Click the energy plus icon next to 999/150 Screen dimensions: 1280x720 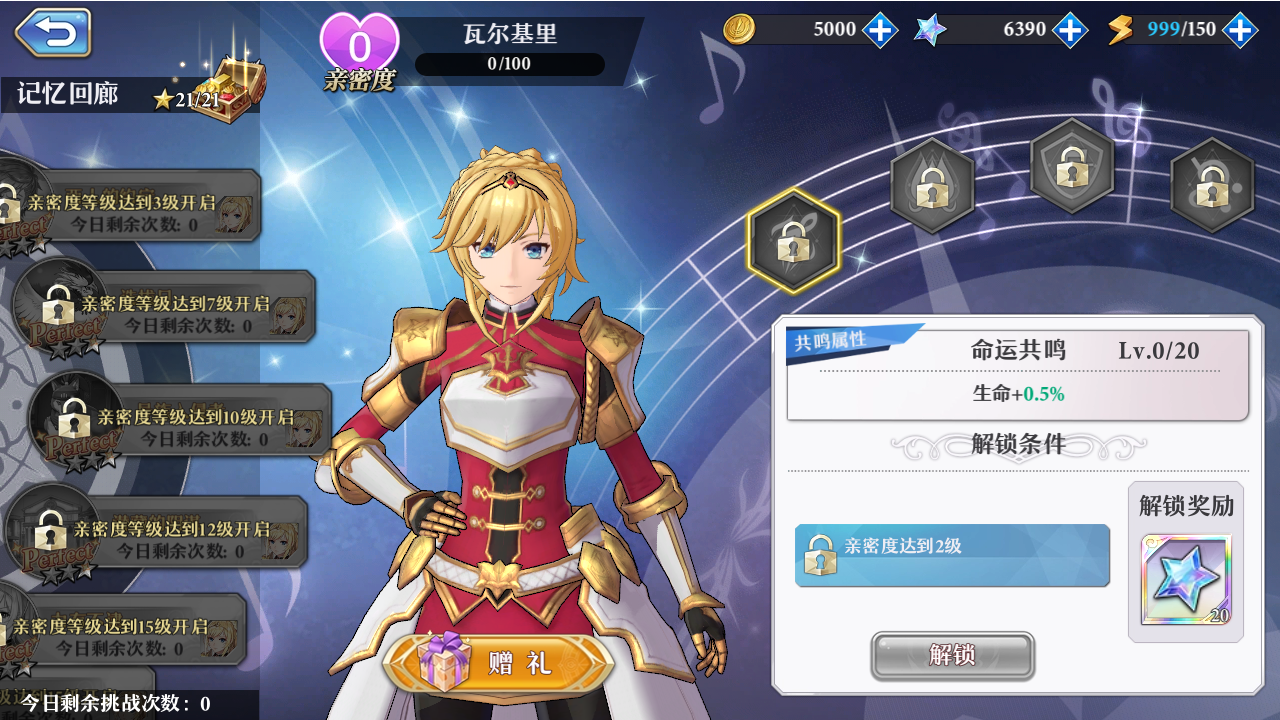pos(1241,30)
